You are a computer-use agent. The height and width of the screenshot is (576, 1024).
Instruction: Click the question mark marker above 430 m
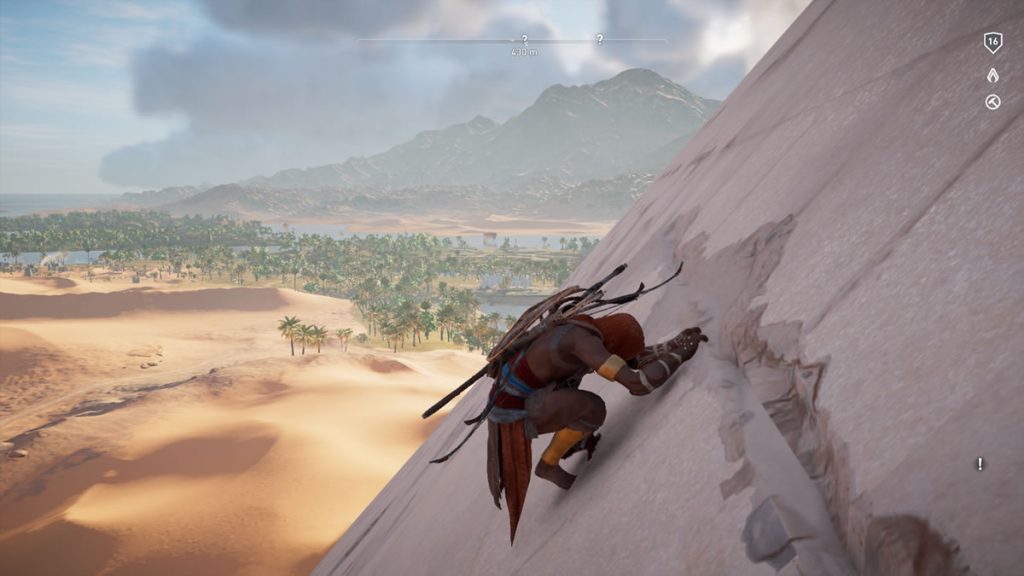[x=524, y=40]
